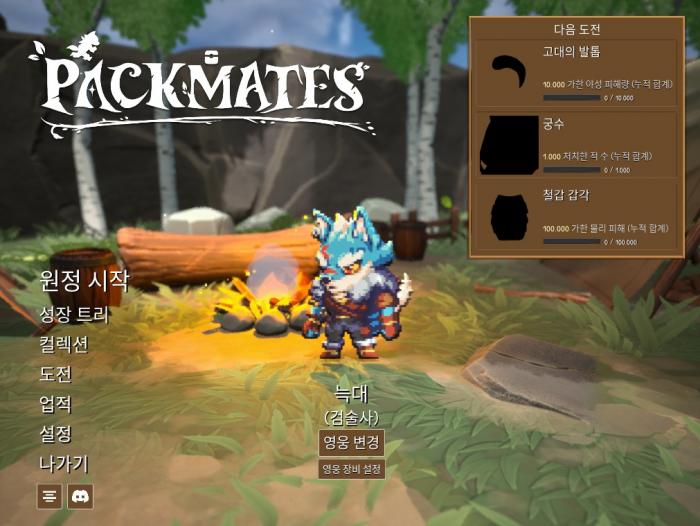Open the Discord icon button
Viewport: 700px width, 526px height.
pyautogui.click(x=80, y=495)
